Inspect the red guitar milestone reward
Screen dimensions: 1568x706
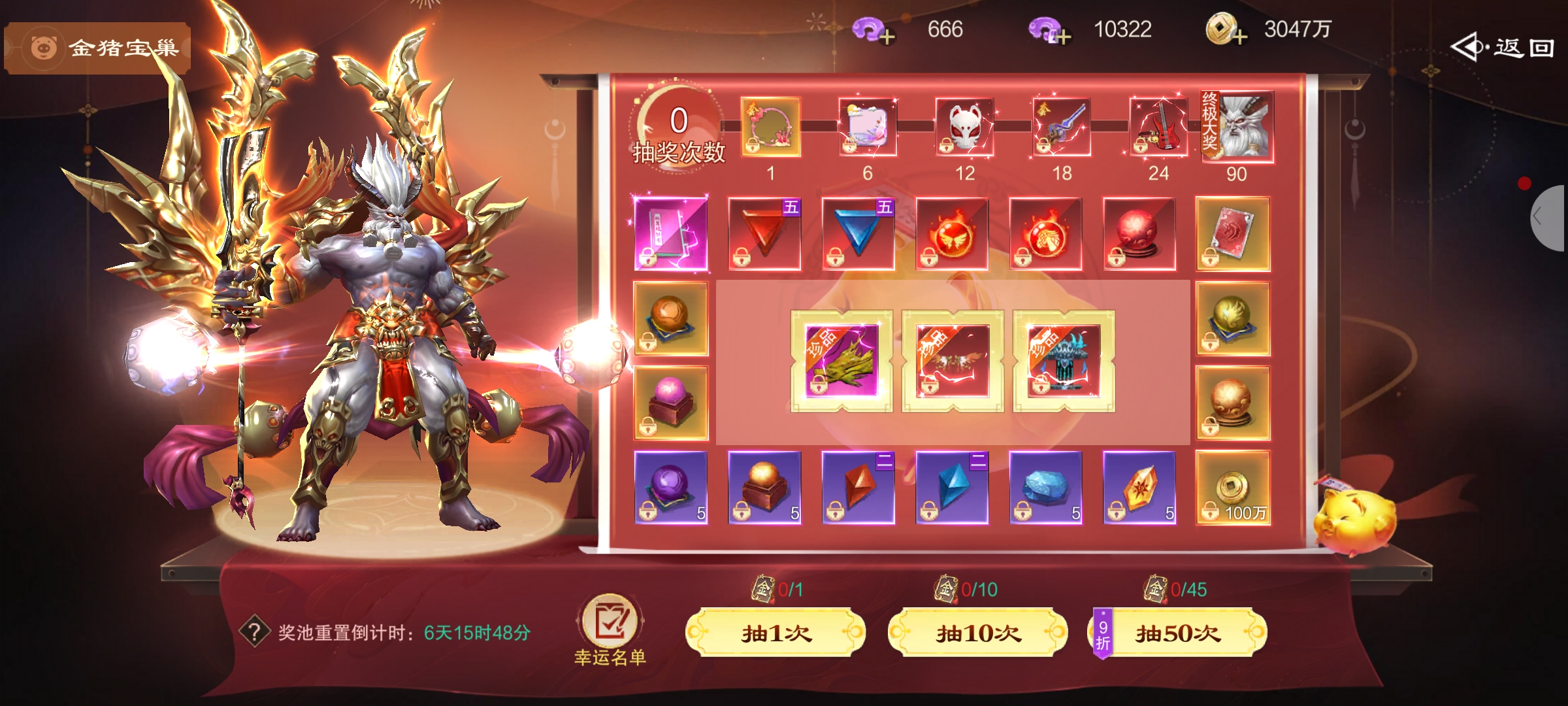point(1158,127)
